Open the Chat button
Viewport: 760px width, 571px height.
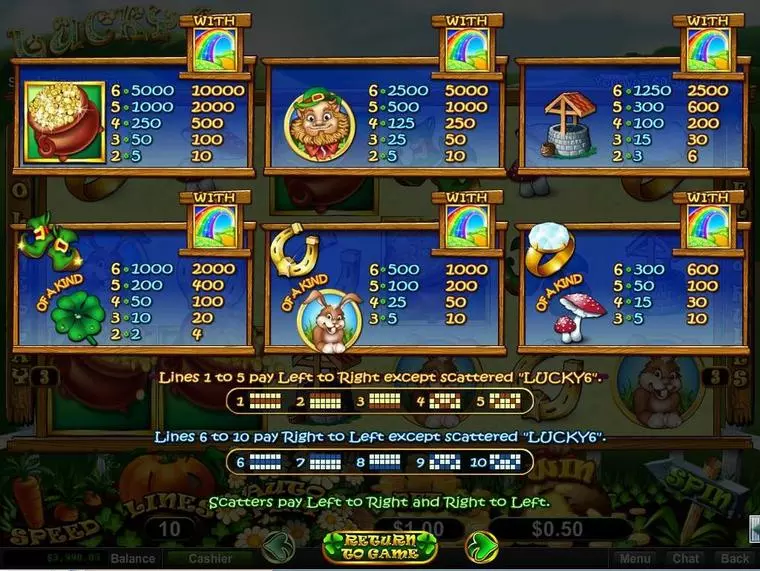686,559
